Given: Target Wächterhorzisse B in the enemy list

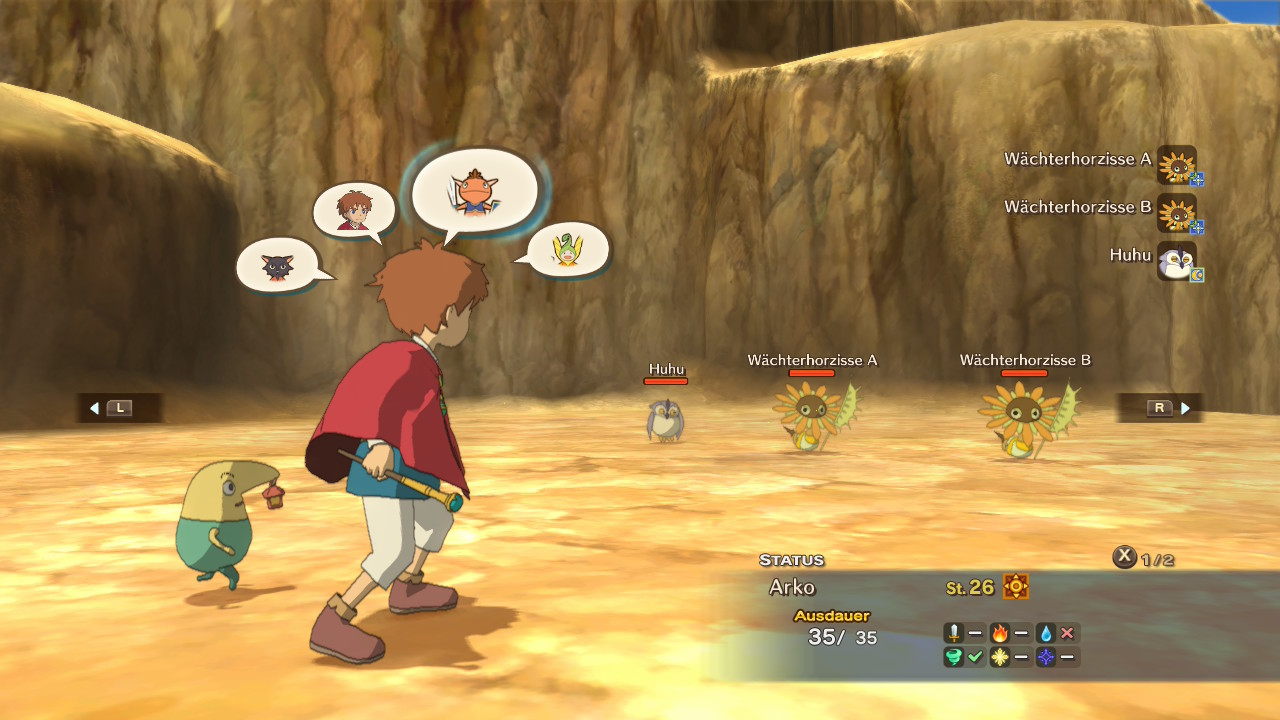Looking at the screenshot, I should (1176, 212).
